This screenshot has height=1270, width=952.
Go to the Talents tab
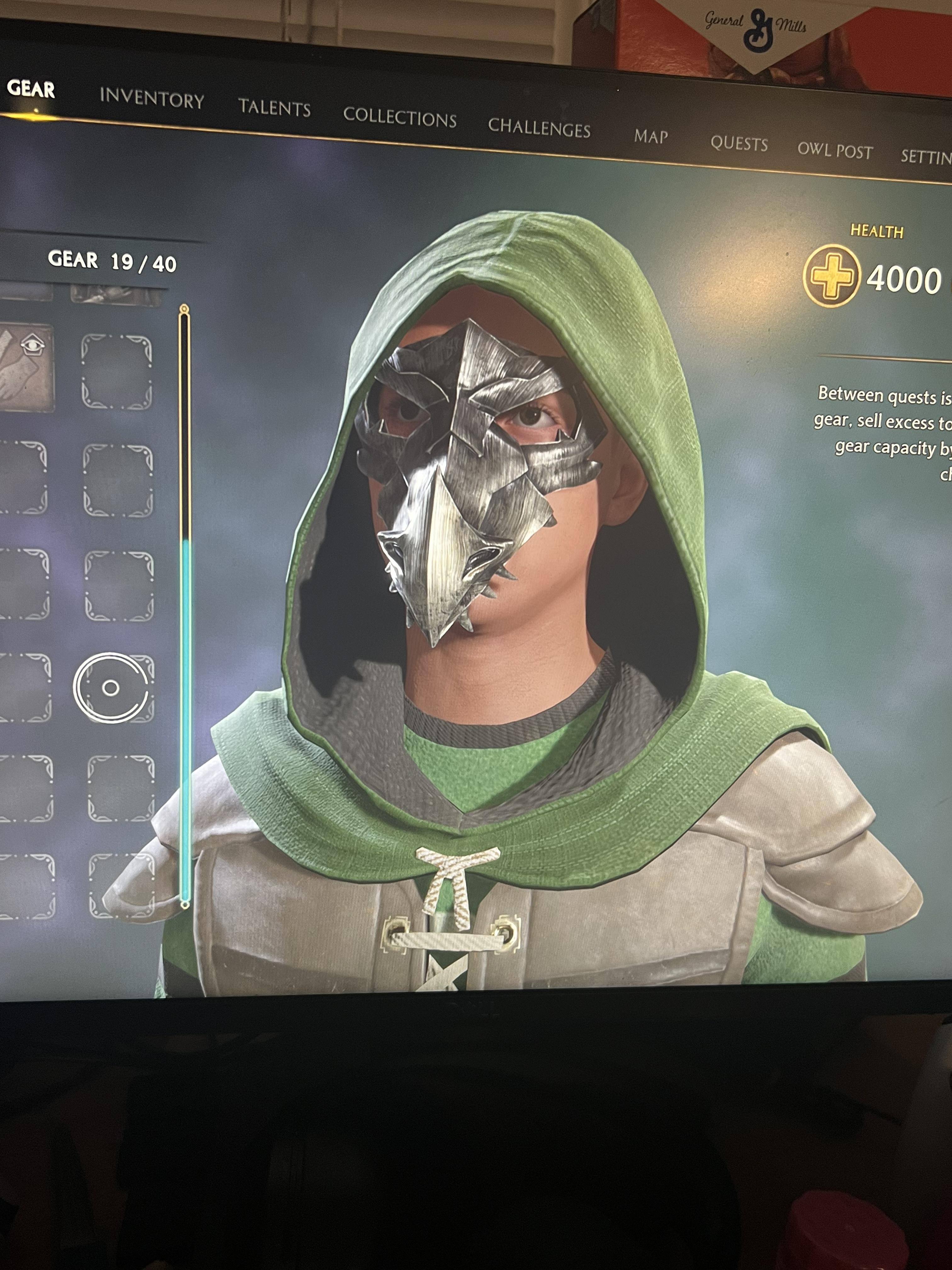(x=274, y=107)
